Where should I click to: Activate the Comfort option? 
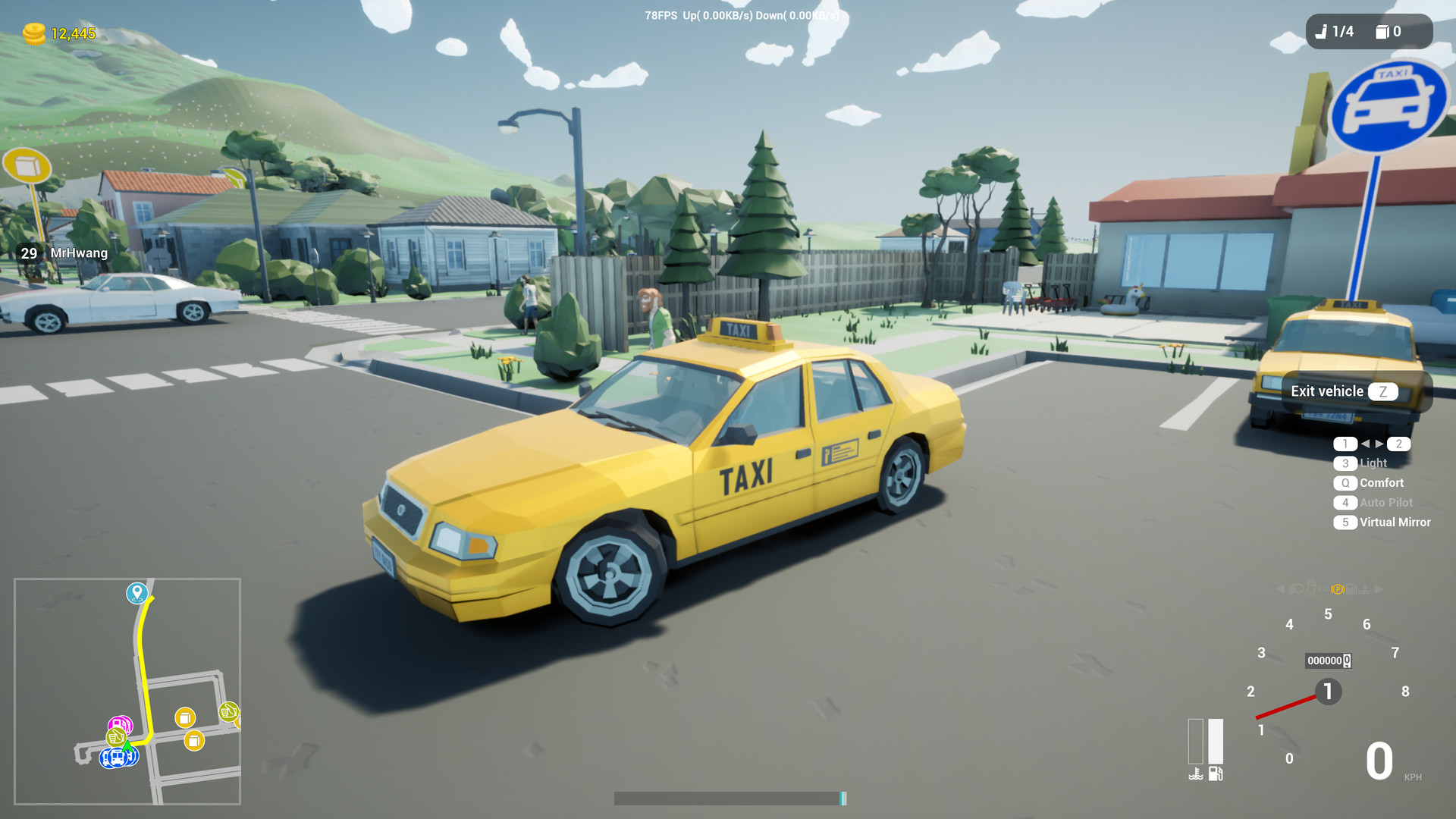[1379, 482]
